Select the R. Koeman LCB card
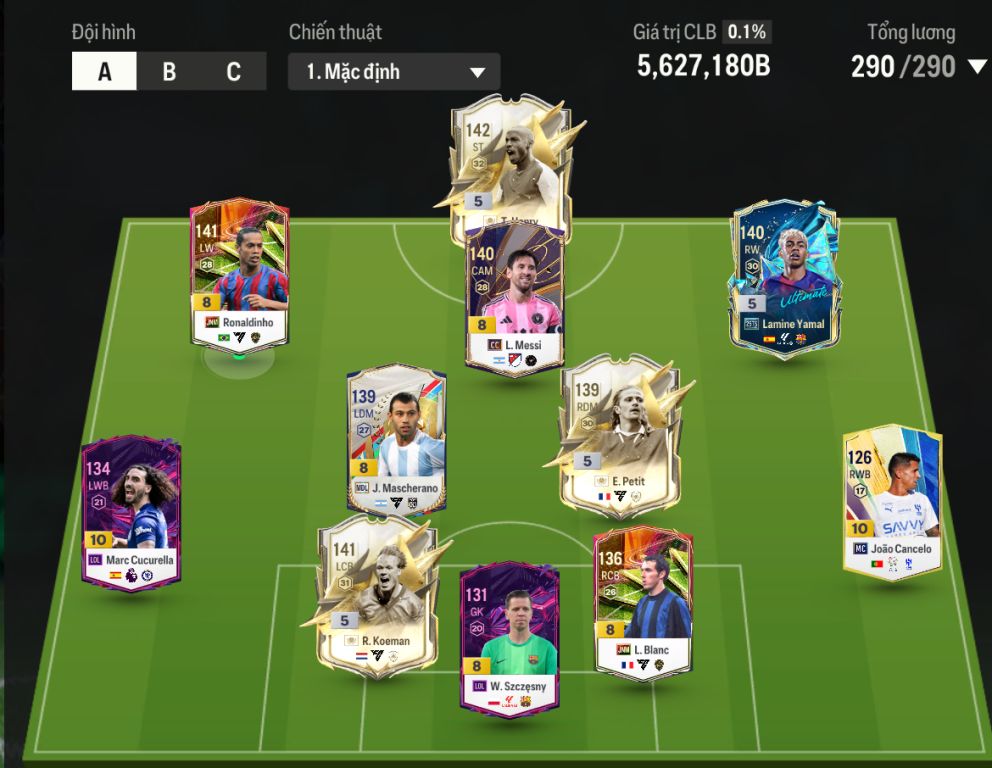Viewport: 992px width, 768px height. coord(378,595)
